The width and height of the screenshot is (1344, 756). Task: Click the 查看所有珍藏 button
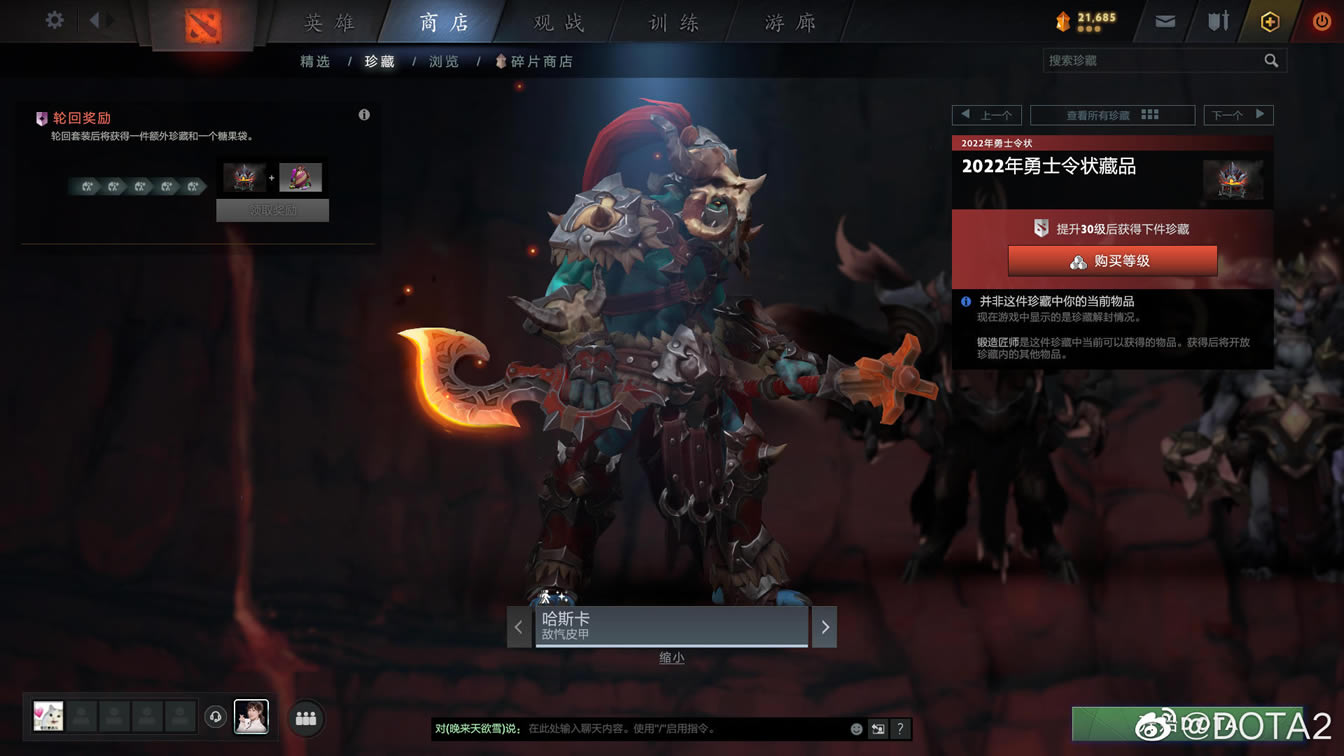[x=1112, y=114]
